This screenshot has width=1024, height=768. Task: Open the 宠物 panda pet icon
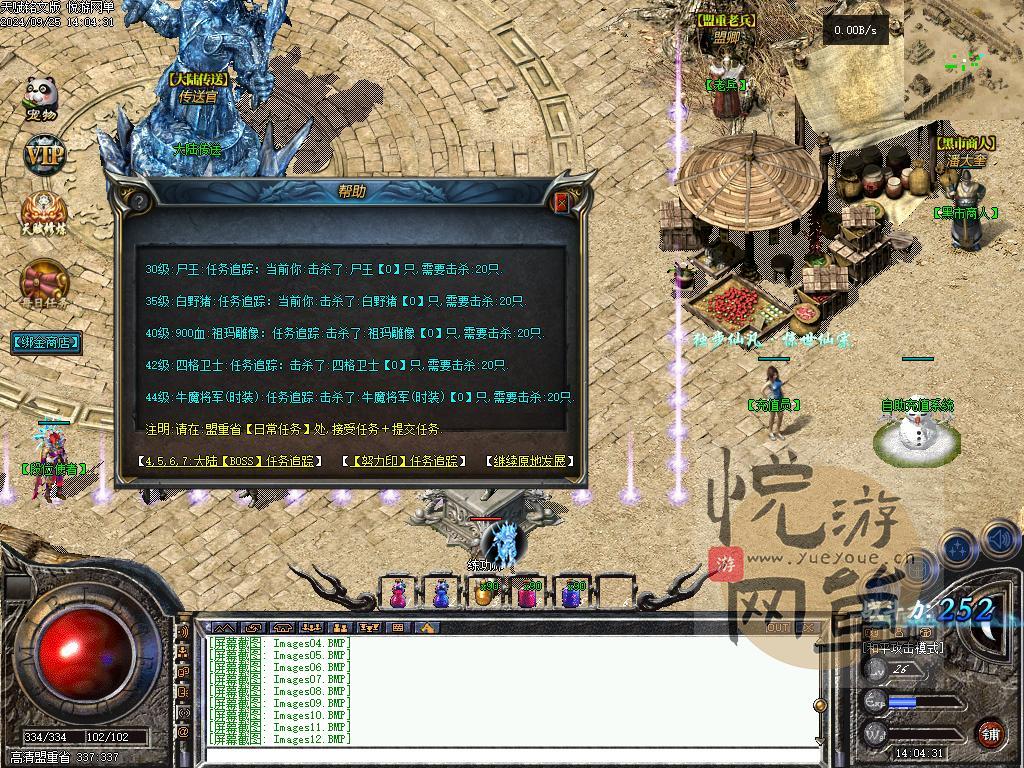point(41,98)
